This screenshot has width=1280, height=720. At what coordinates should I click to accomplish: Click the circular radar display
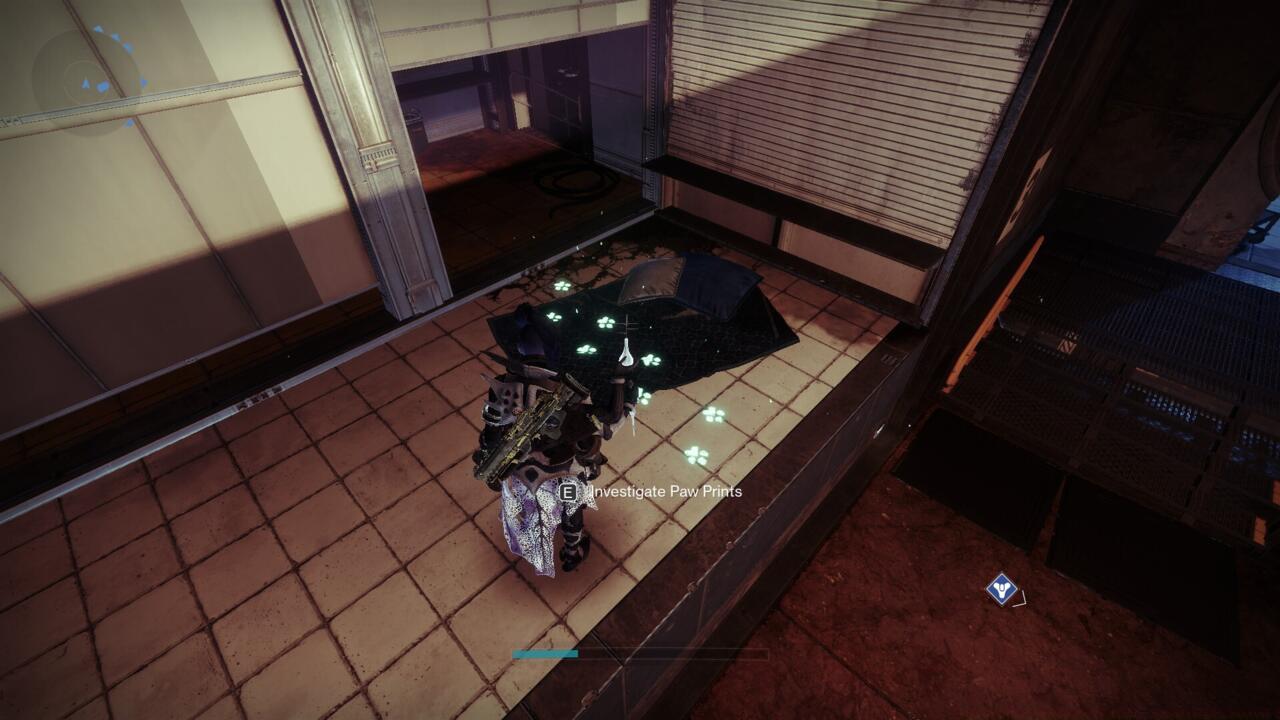(x=89, y=77)
